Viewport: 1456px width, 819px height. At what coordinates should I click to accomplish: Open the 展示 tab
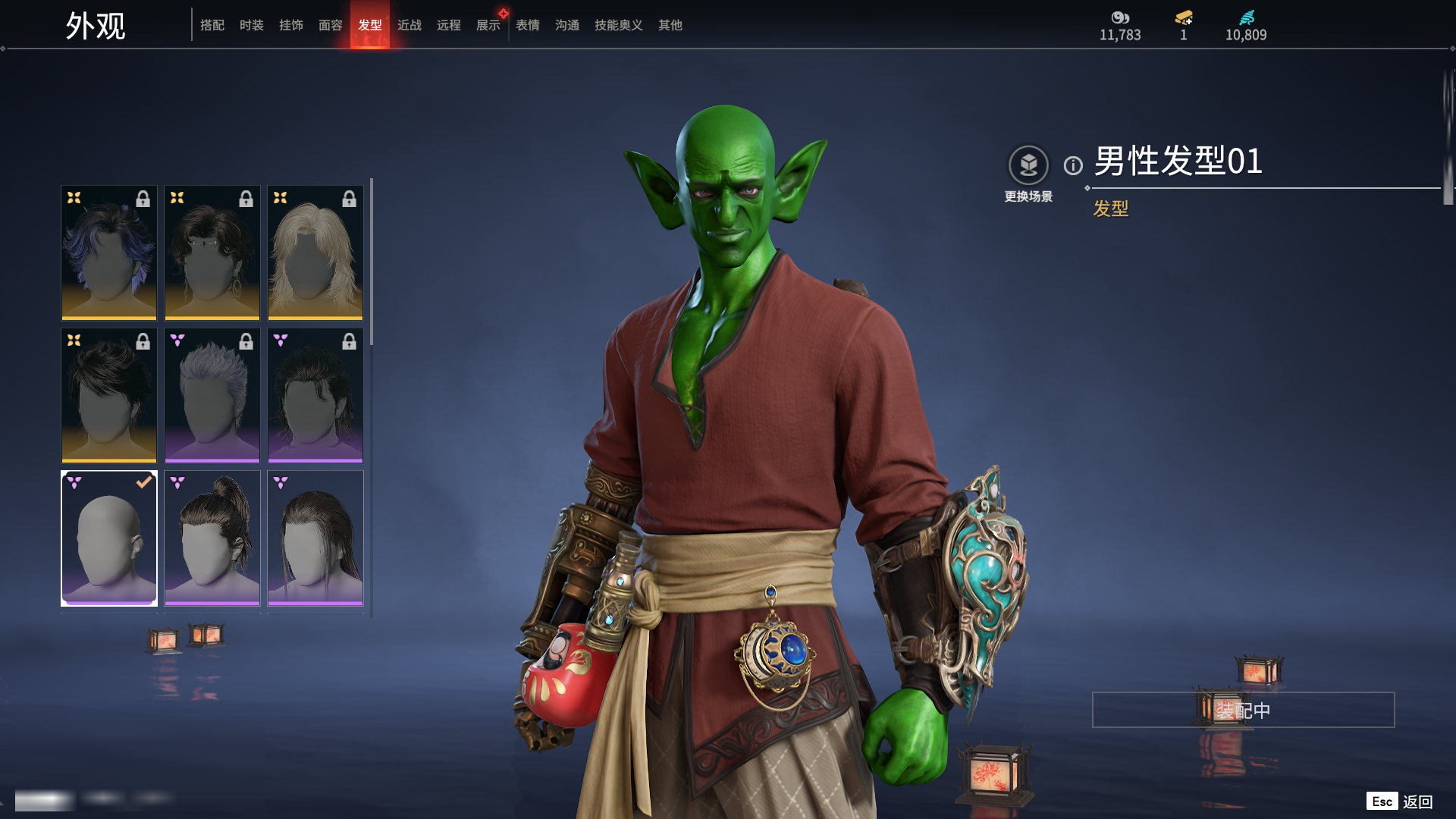click(x=488, y=25)
